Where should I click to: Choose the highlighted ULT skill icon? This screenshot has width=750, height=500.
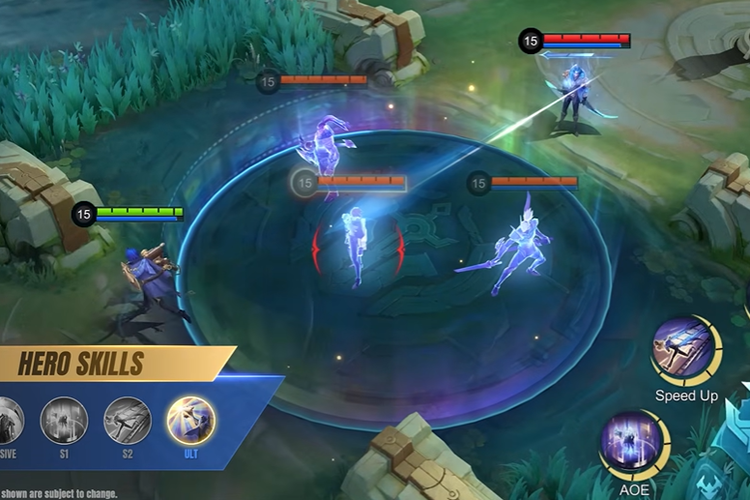pos(190,420)
